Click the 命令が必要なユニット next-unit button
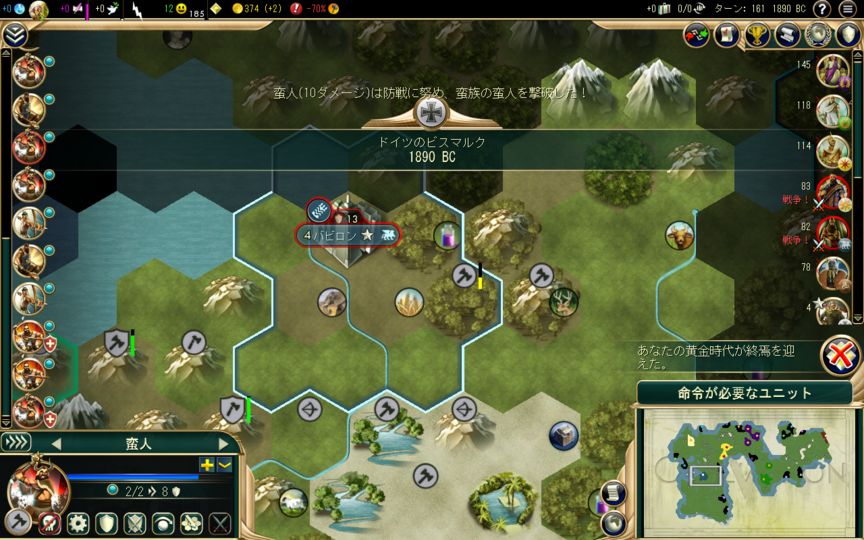 (739, 393)
